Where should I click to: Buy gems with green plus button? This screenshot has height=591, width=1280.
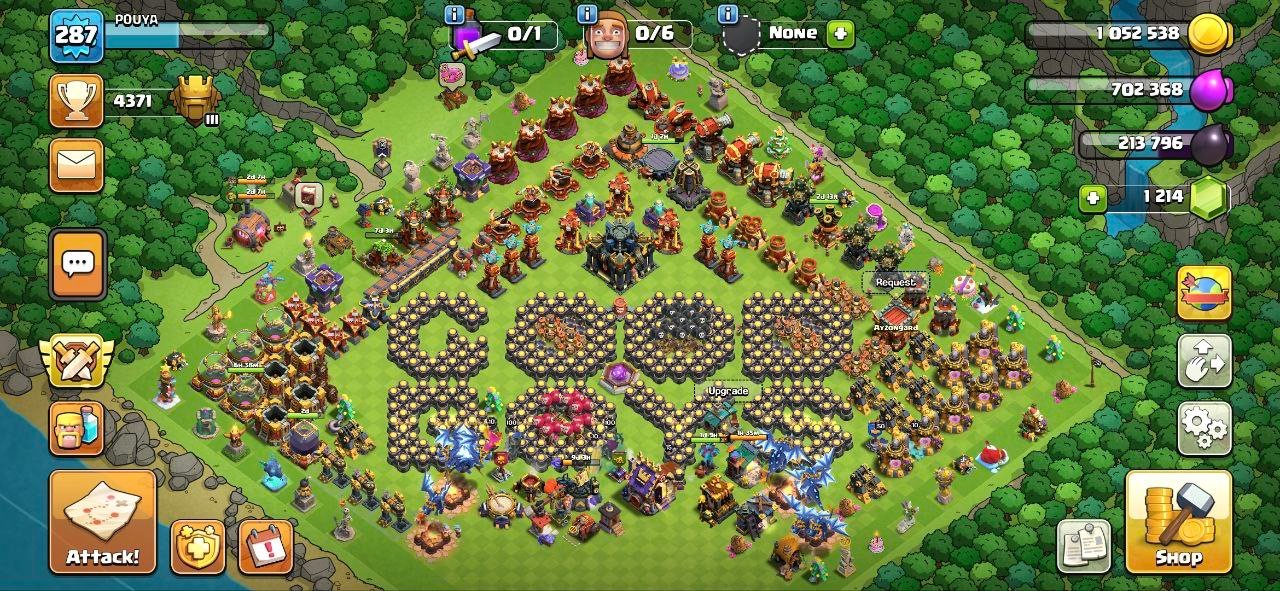1093,198
